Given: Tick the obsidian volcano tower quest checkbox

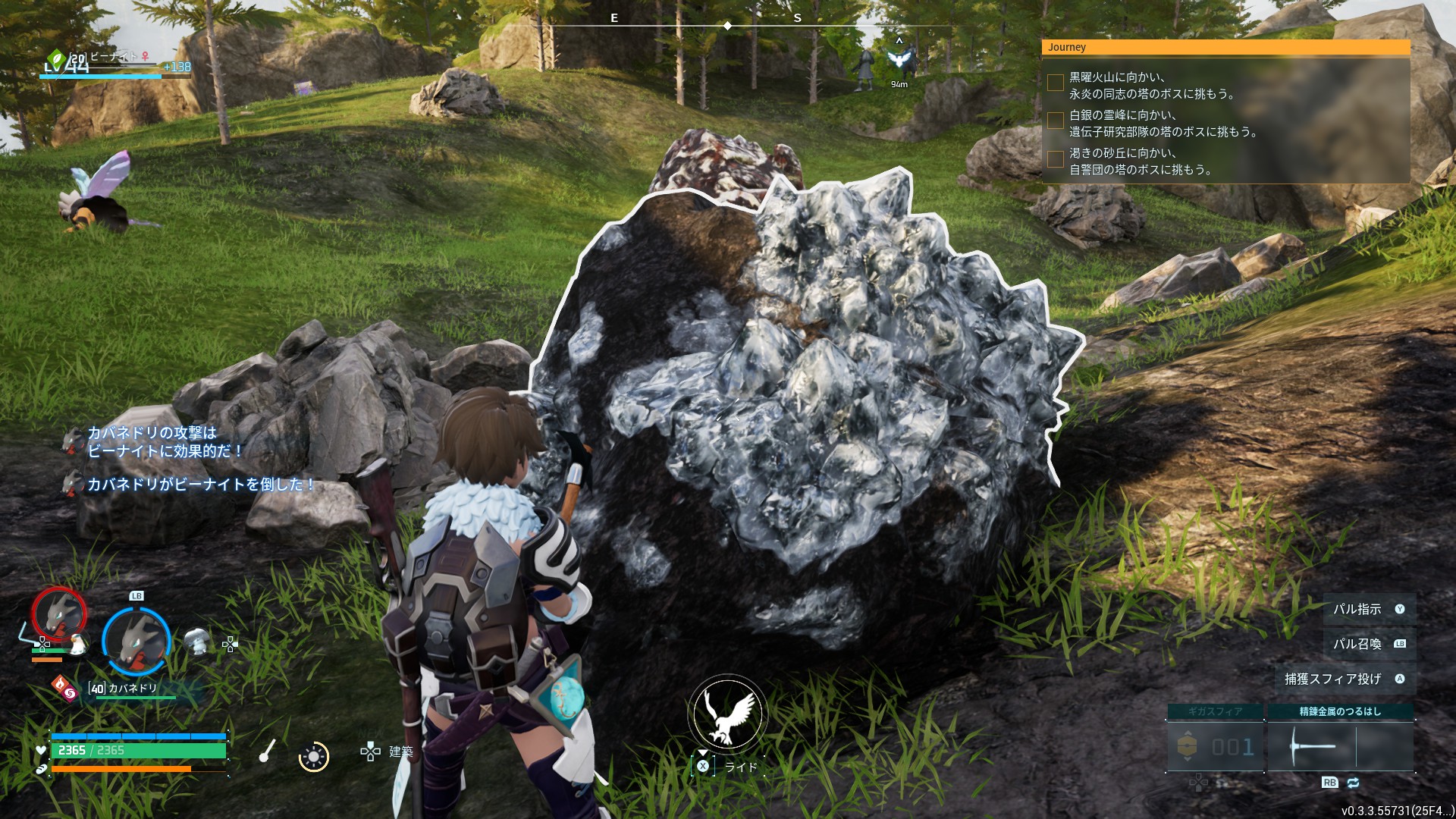Looking at the screenshot, I should point(1055,83).
